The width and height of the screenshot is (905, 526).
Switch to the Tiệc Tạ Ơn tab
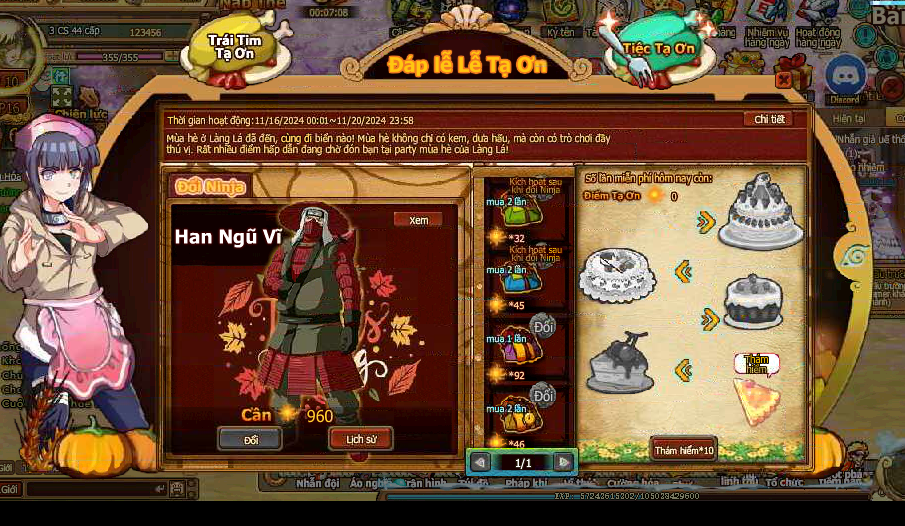click(660, 47)
